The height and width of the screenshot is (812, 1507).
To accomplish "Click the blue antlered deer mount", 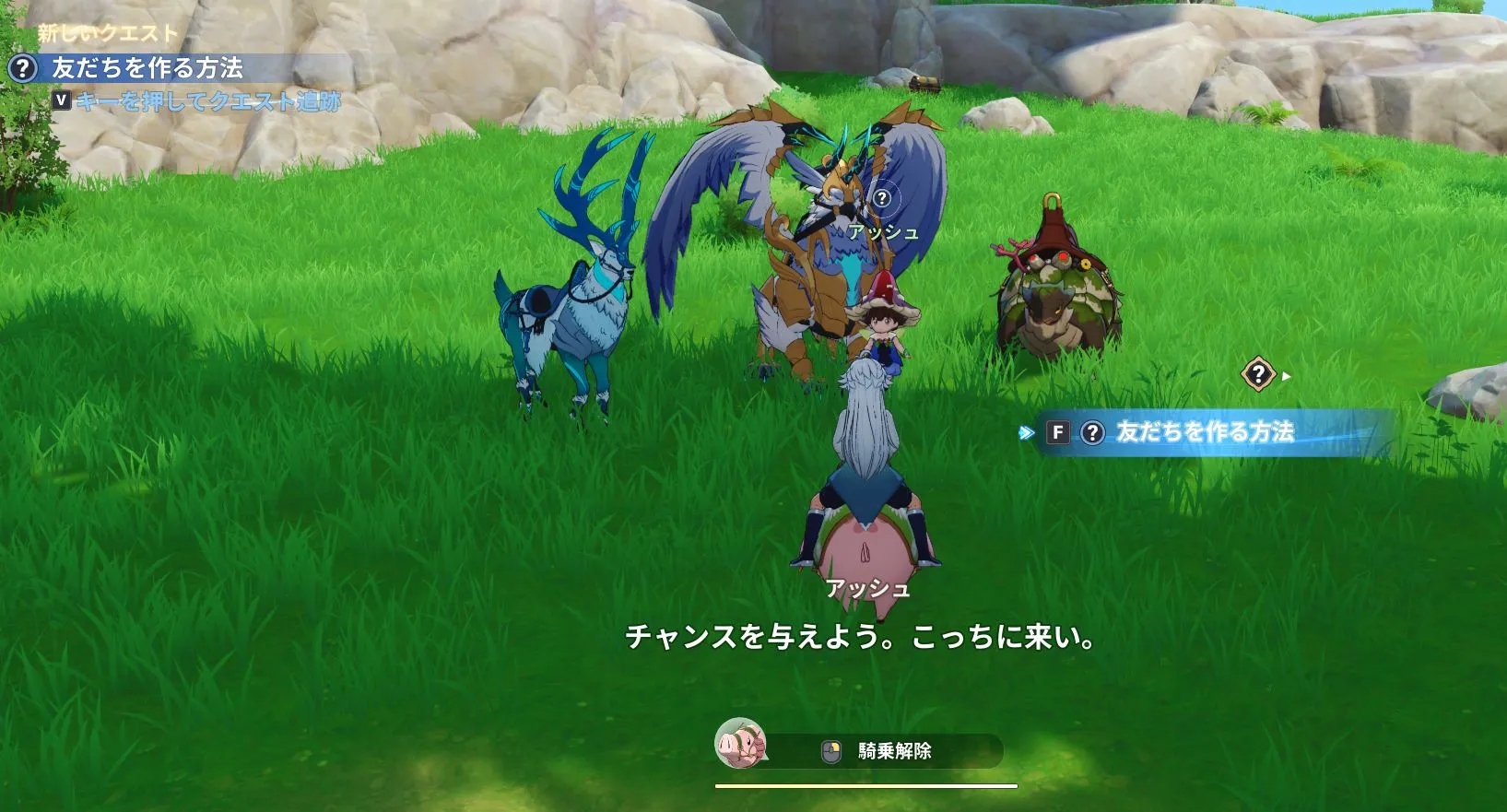I will pyautogui.click(x=571, y=313).
